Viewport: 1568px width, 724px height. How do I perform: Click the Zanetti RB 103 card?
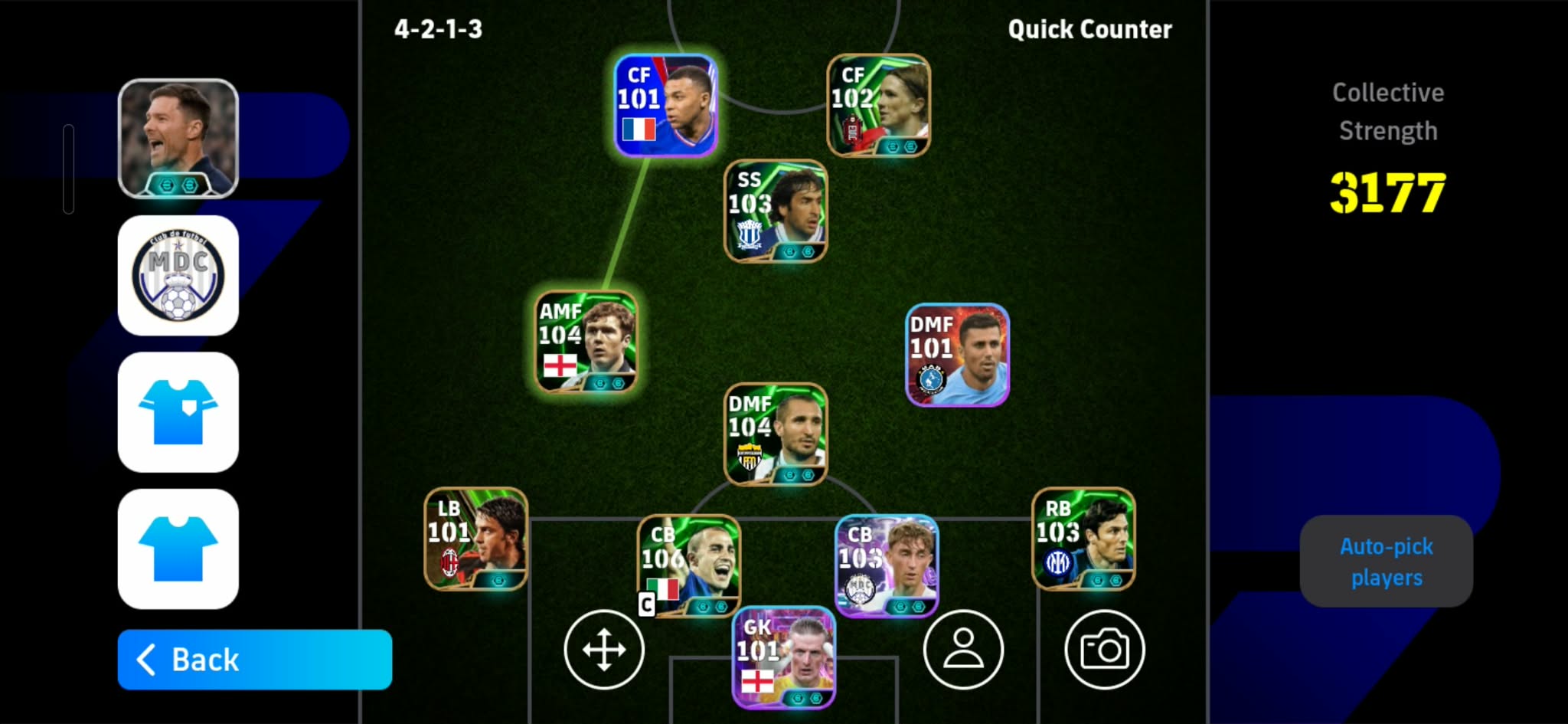coord(1083,540)
